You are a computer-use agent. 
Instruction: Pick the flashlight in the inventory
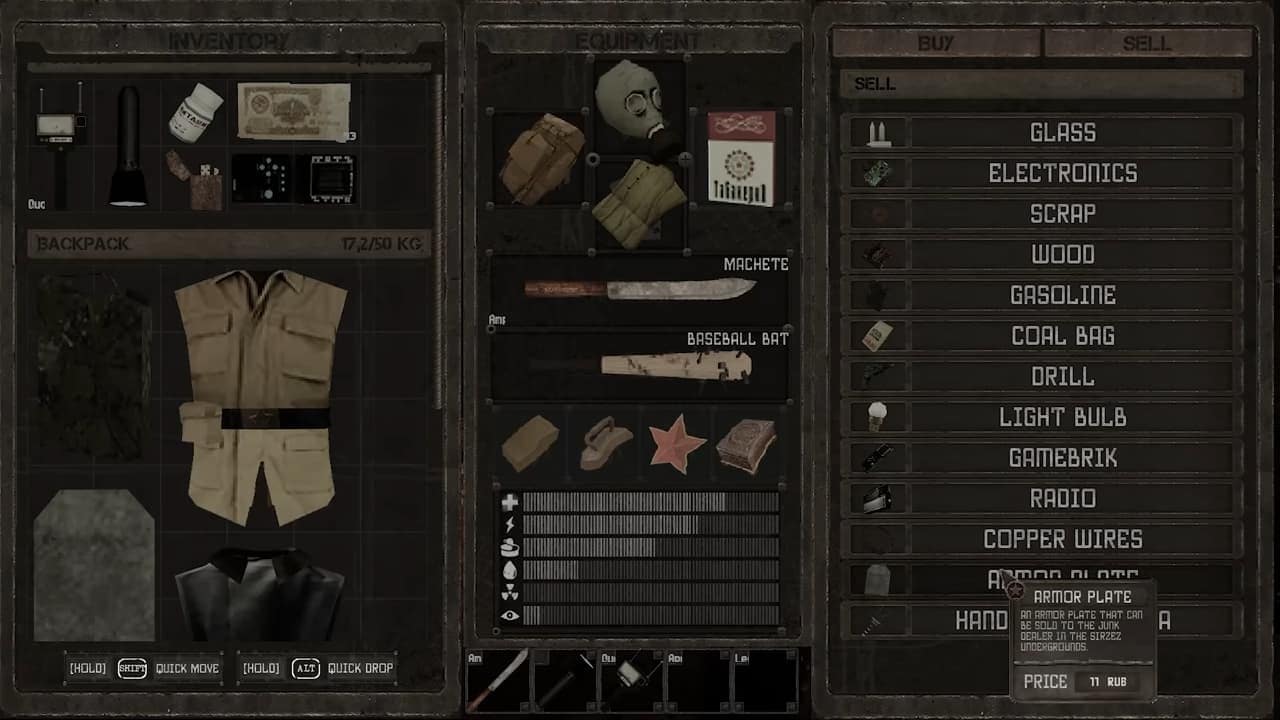[x=128, y=146]
